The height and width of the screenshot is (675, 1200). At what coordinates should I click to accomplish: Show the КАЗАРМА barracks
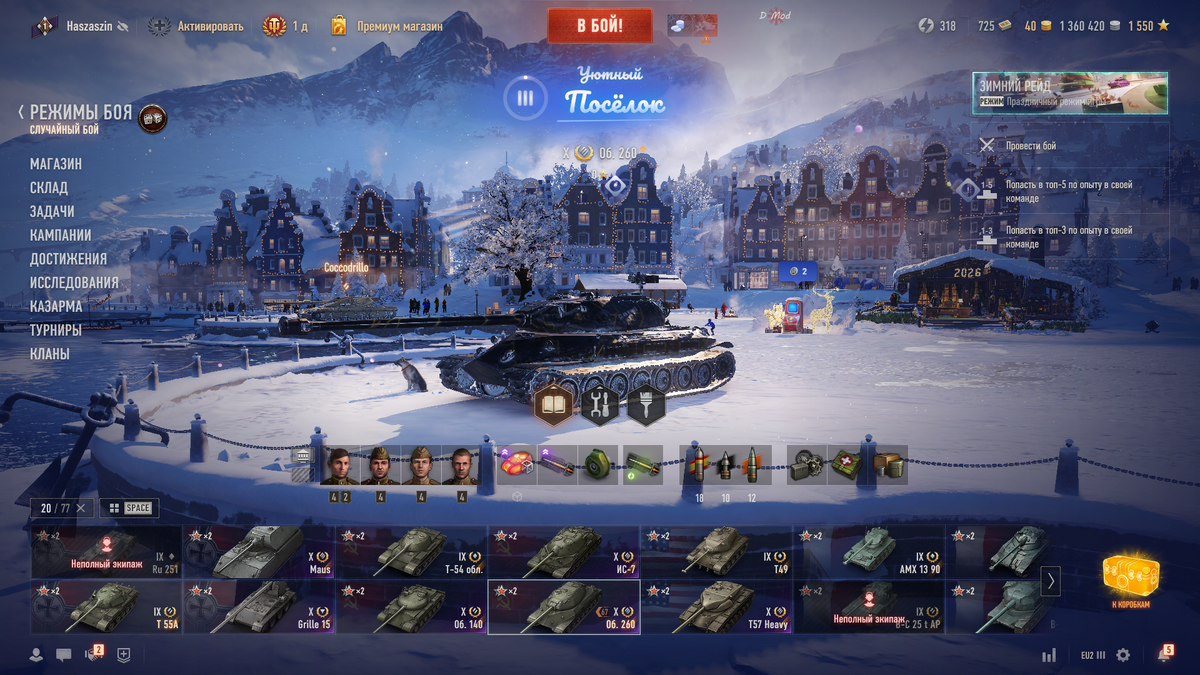click(56, 307)
